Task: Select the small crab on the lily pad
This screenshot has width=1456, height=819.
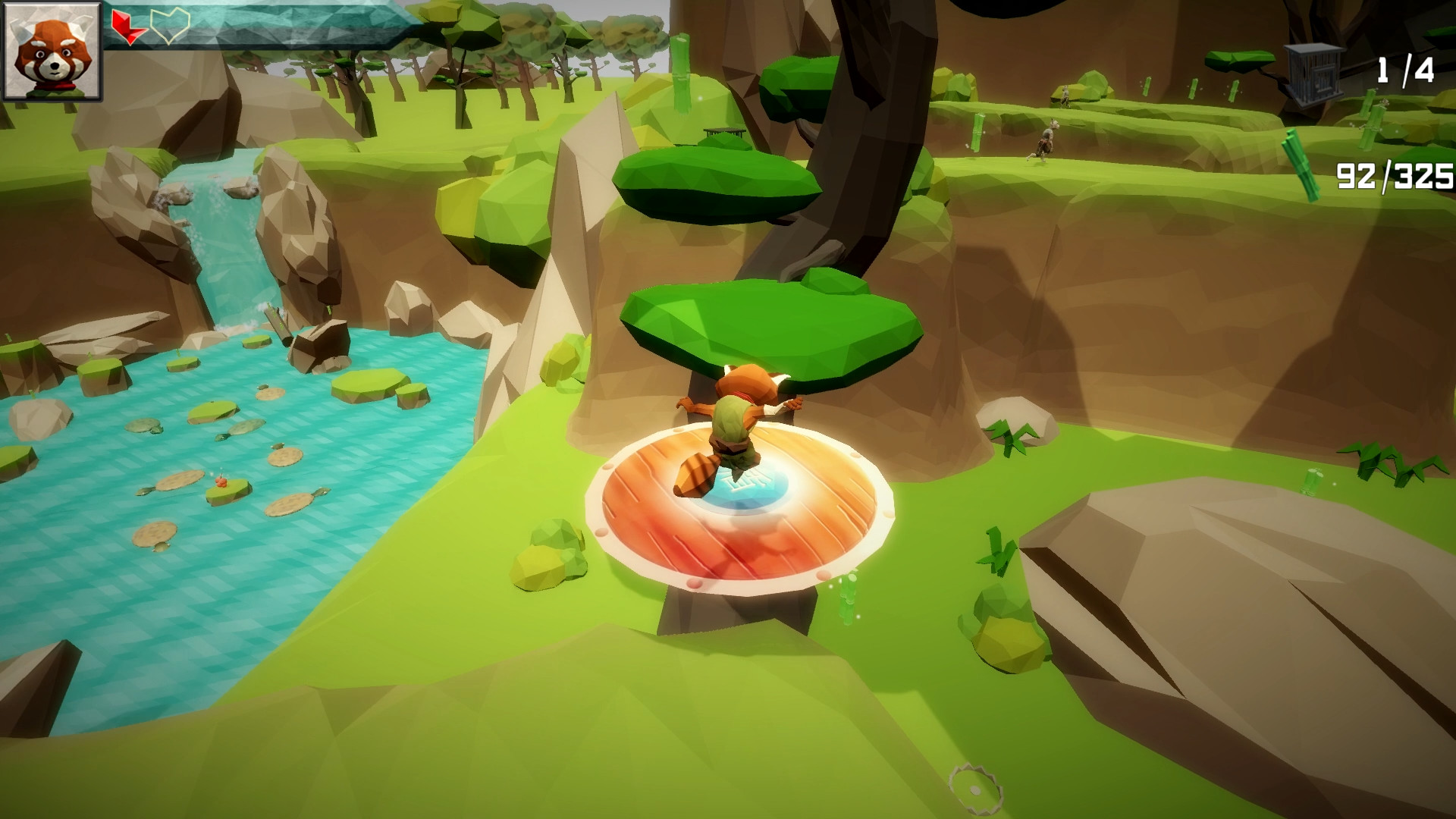Action: click(x=221, y=482)
